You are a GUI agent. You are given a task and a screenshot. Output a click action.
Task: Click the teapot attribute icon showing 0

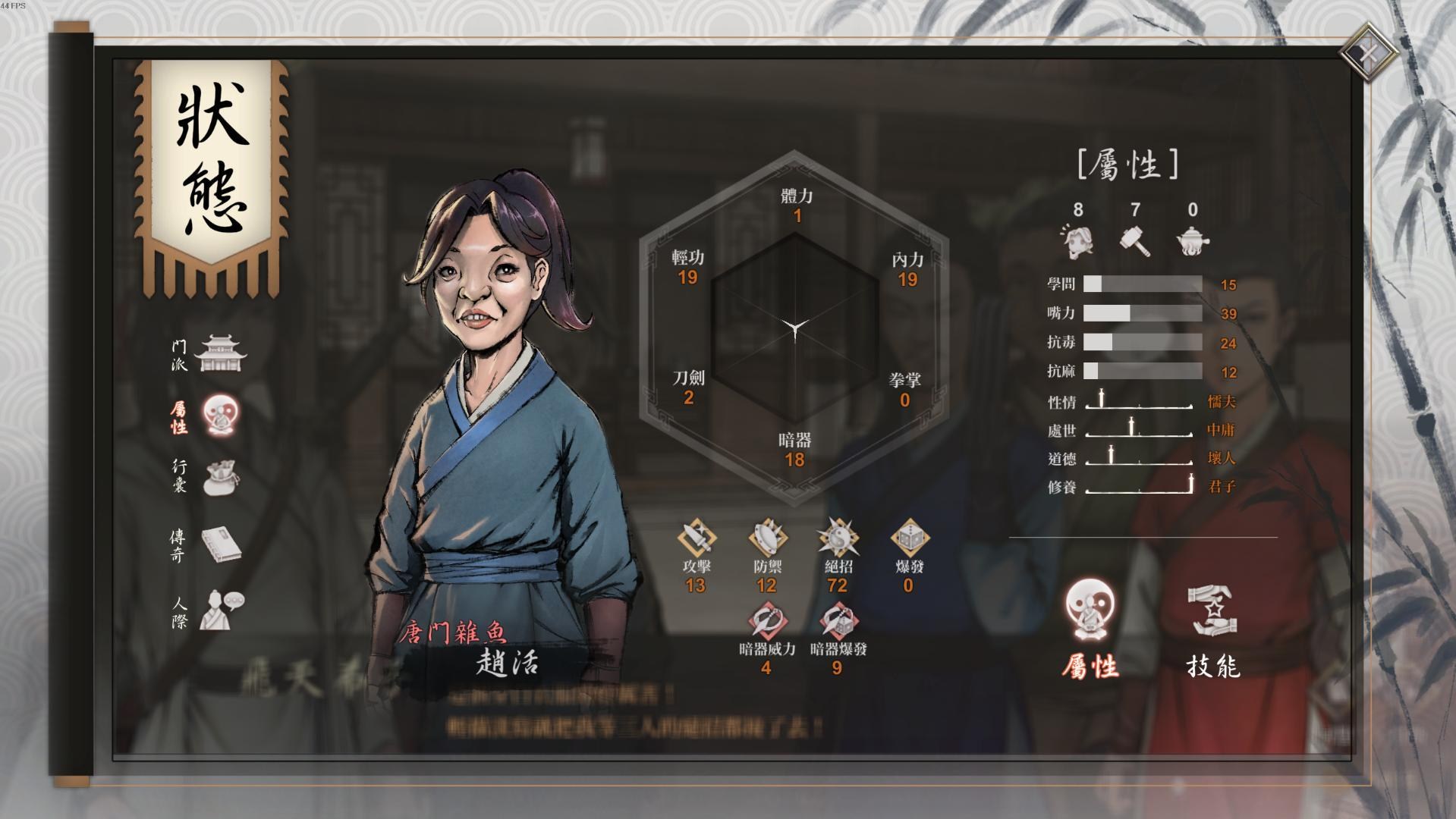[1194, 241]
